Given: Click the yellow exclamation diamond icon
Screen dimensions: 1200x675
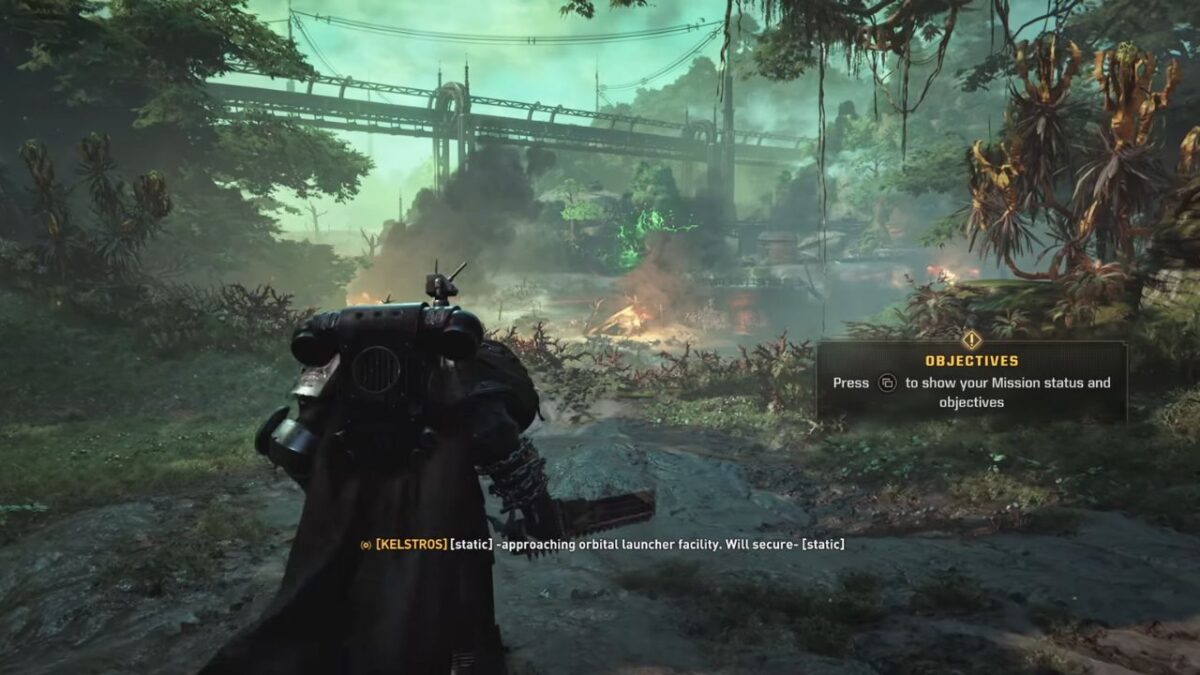Looking at the screenshot, I should 971,340.
